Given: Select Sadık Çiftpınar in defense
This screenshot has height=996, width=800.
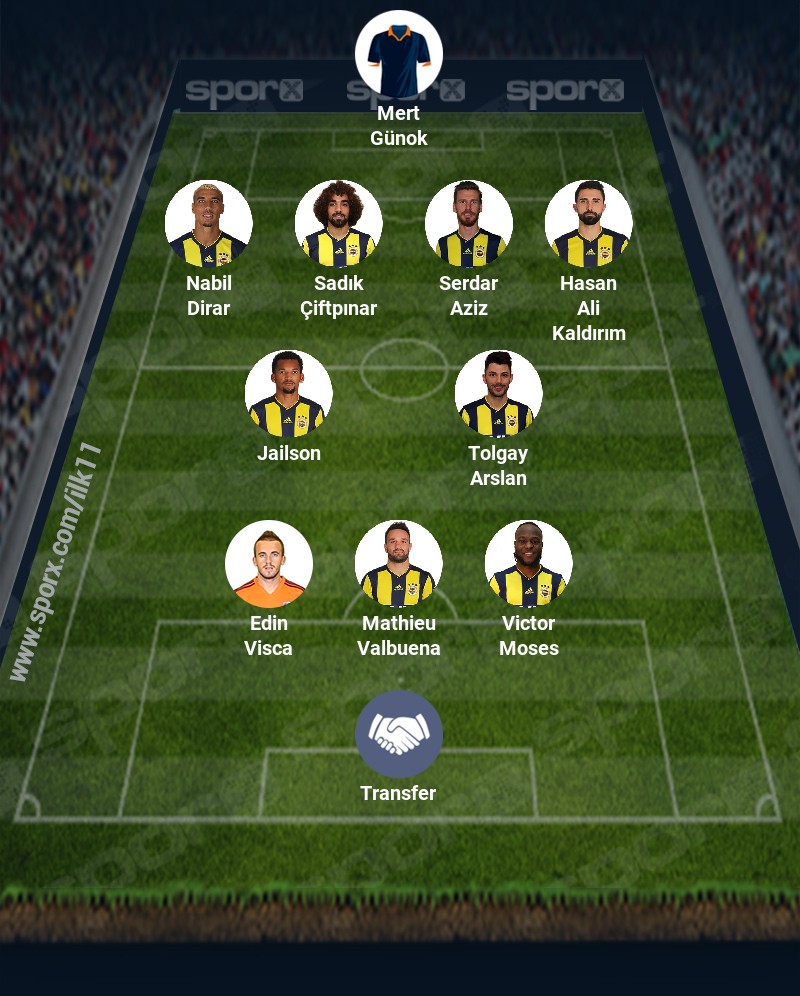Looking at the screenshot, I should pos(339,224).
